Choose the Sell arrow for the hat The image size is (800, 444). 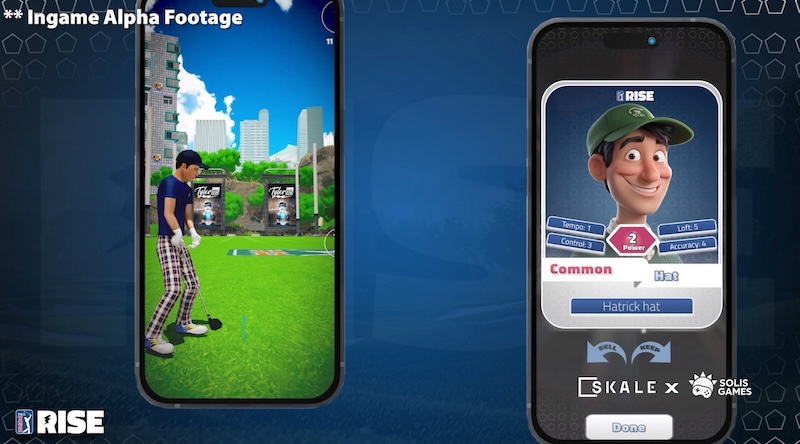(606, 352)
